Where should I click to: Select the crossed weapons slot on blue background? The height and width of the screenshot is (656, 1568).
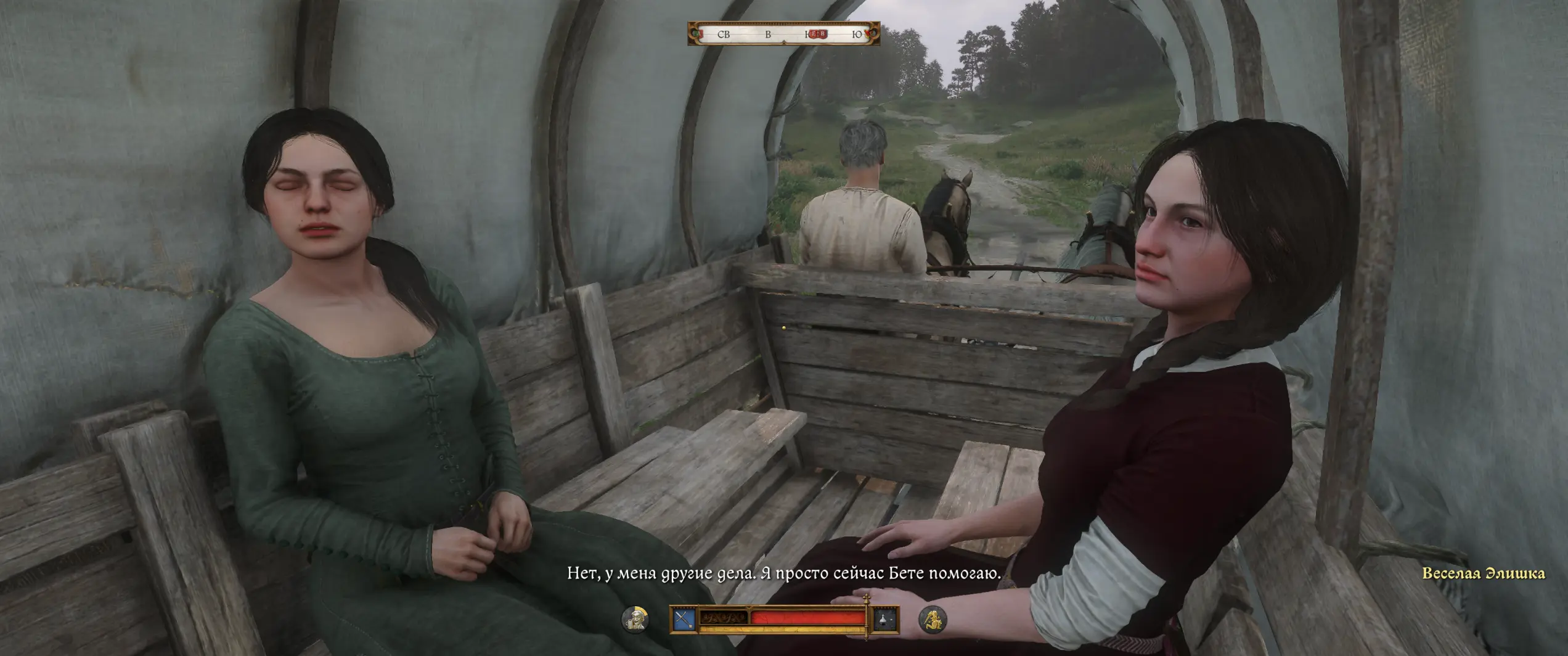(x=684, y=619)
